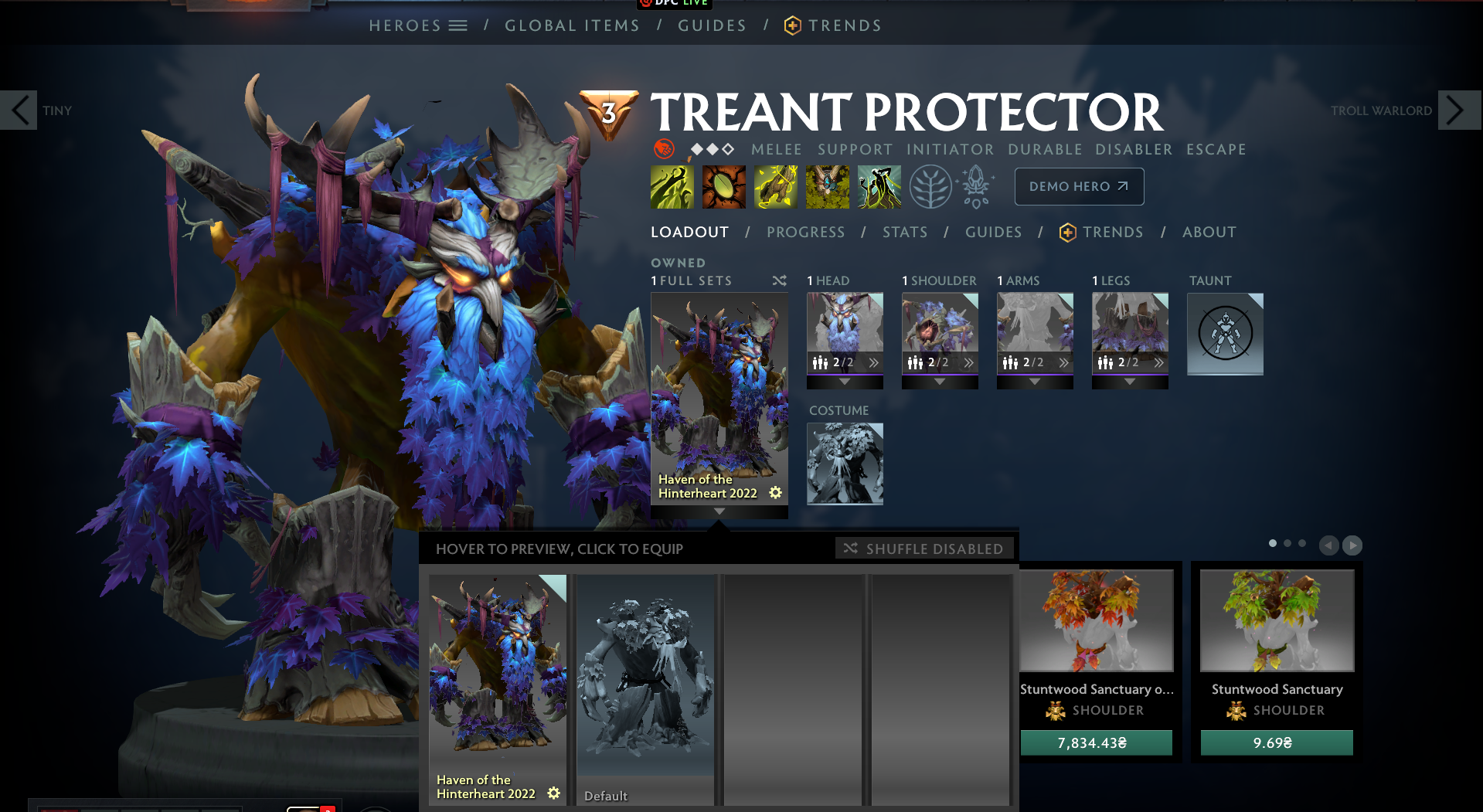This screenshot has width=1483, height=812.
Task: Click the Taunt slot thumbnail
Action: pyautogui.click(x=1224, y=334)
